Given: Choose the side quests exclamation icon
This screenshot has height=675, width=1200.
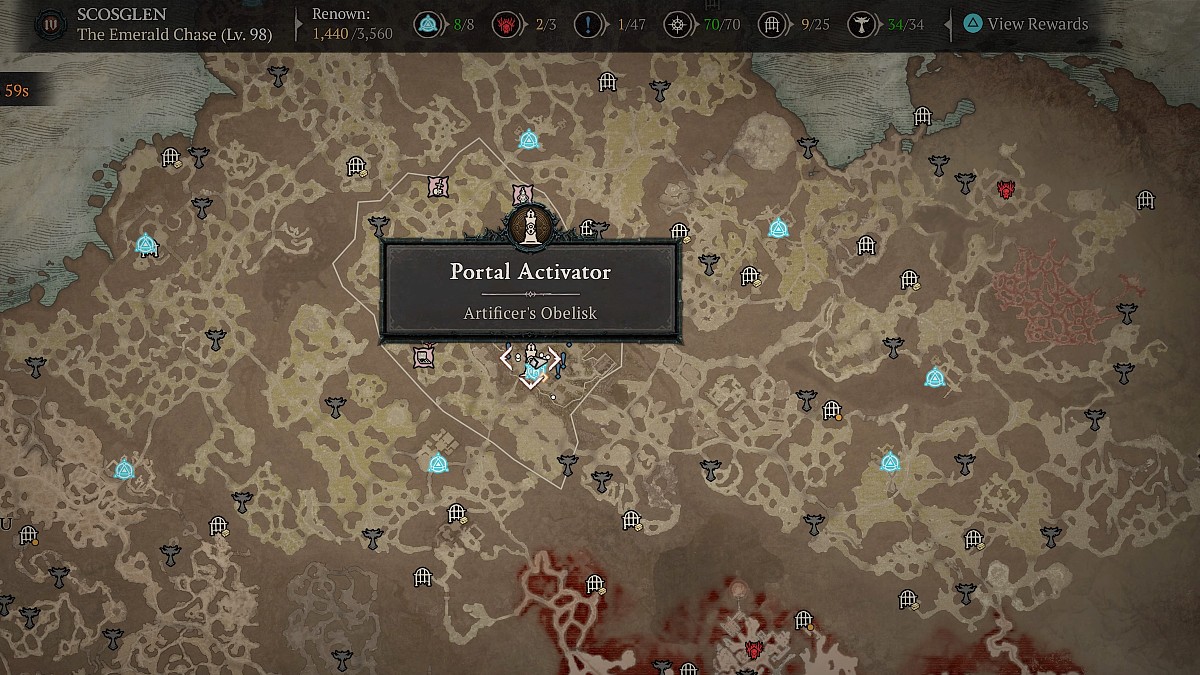Looking at the screenshot, I should coord(600,24).
